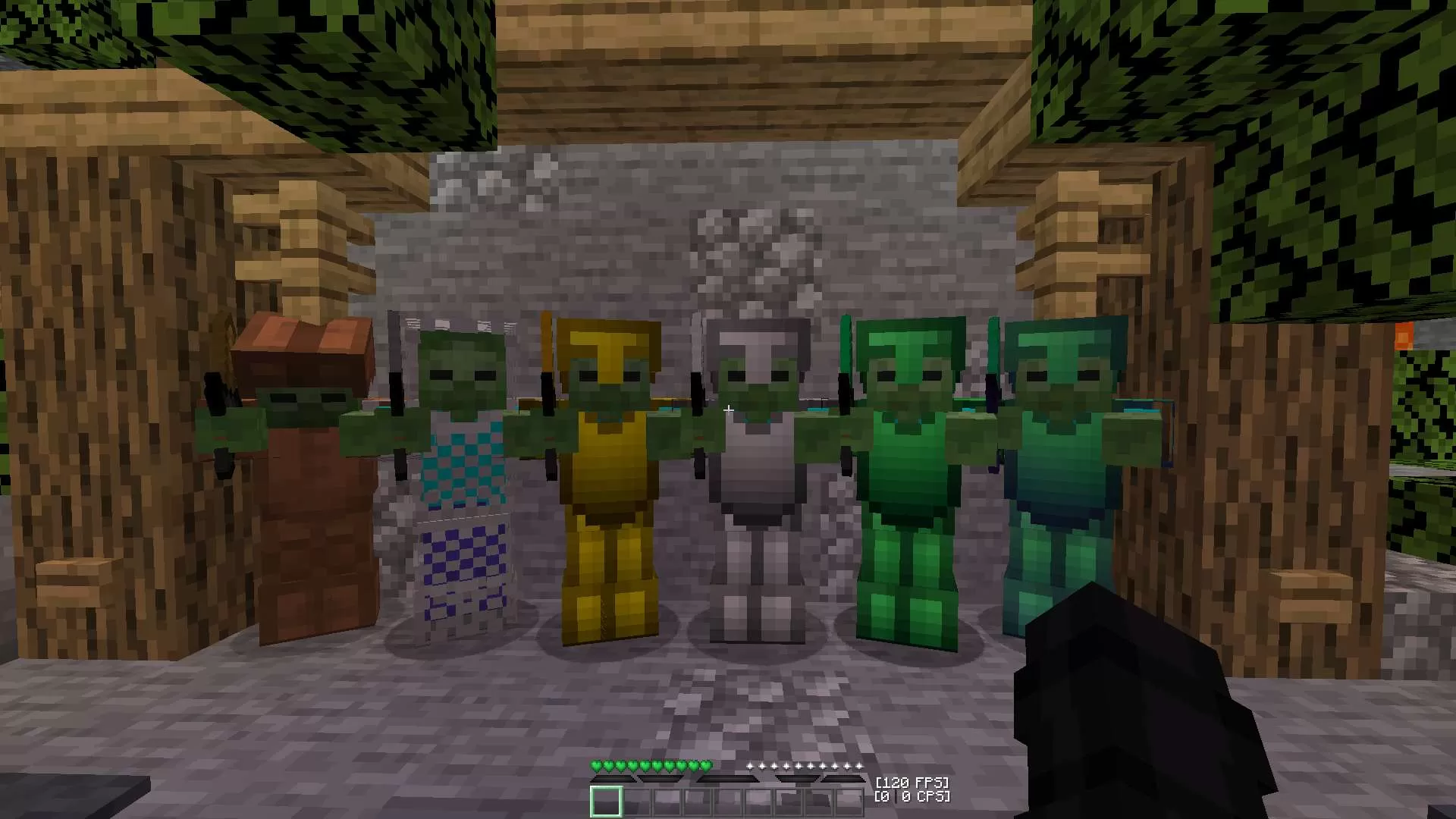The width and height of the screenshot is (1456, 819).
Task: Click the rightmost armor star icon
Action: 859,766
